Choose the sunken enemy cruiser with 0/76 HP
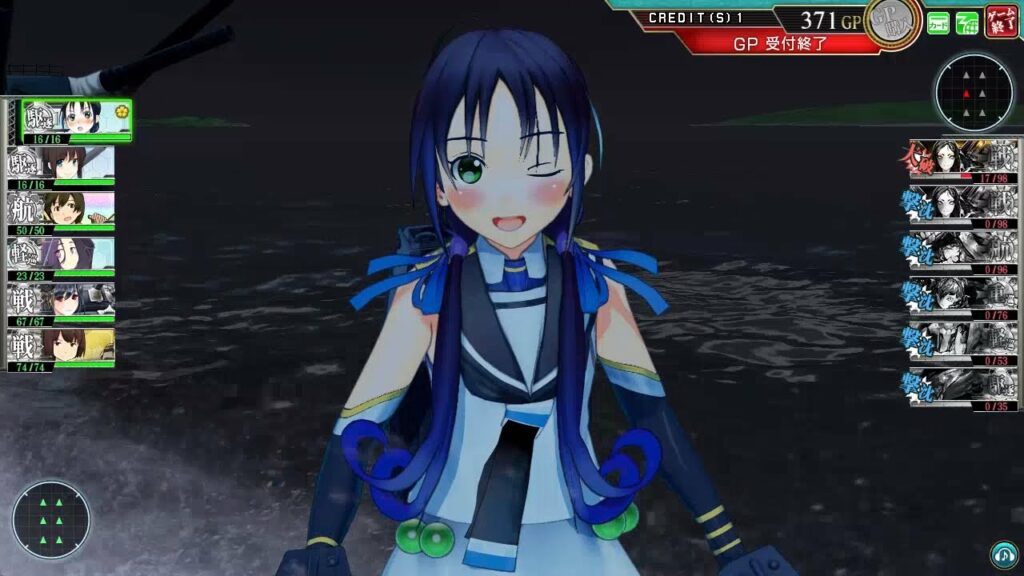Screen dimensions: 1024x576 click(960, 297)
